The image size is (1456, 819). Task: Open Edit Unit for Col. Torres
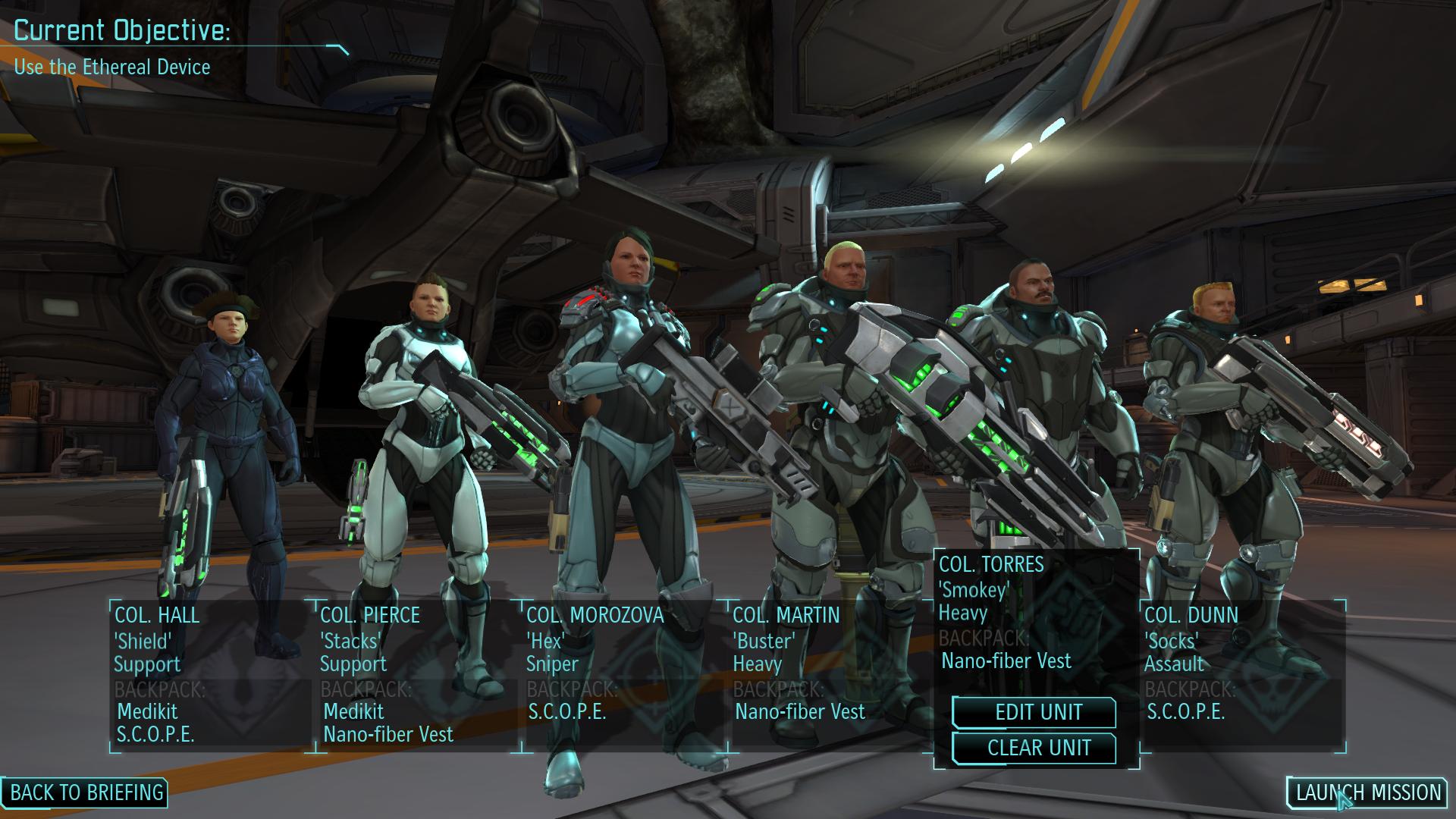click(x=1034, y=713)
